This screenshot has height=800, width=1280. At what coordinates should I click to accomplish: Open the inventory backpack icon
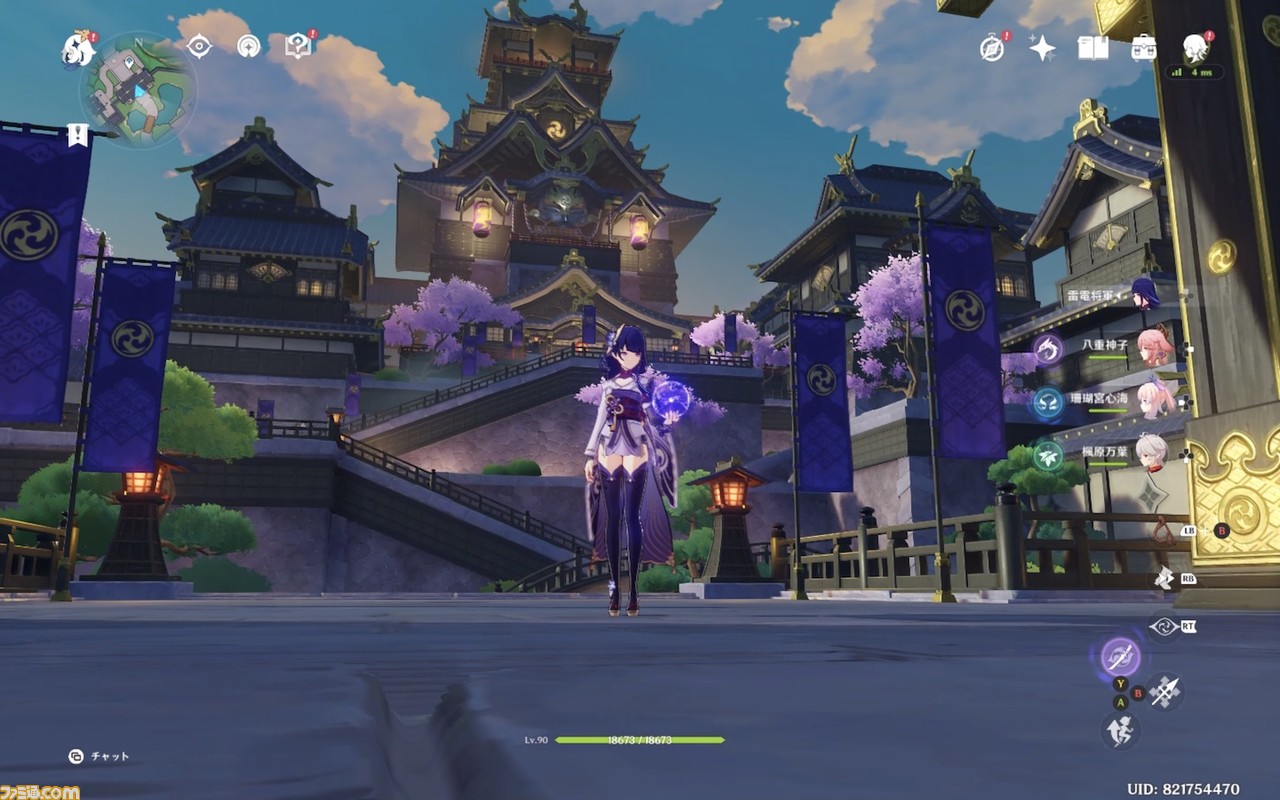[1144, 48]
